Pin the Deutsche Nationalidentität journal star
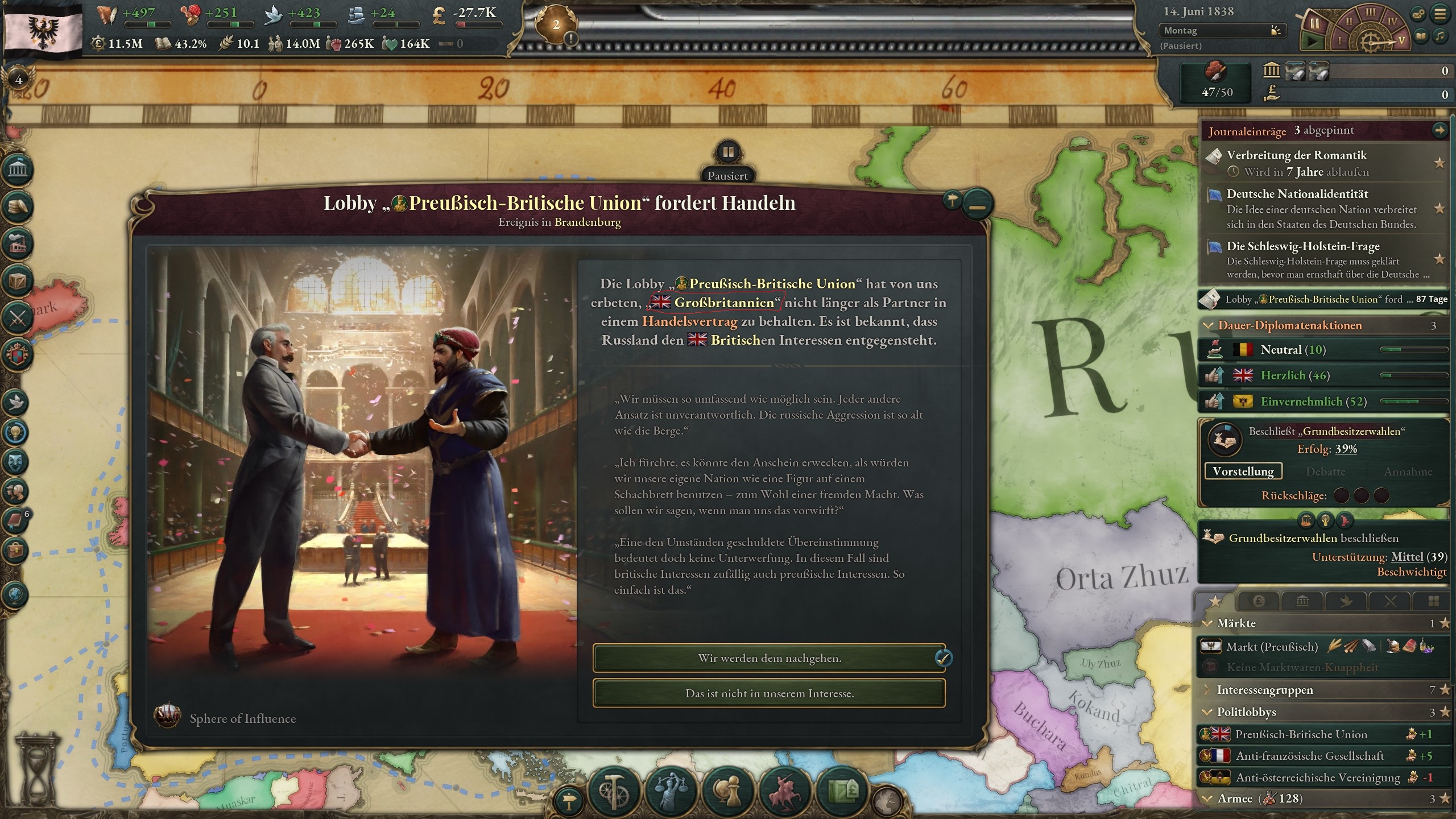The image size is (1456, 819). click(1440, 209)
